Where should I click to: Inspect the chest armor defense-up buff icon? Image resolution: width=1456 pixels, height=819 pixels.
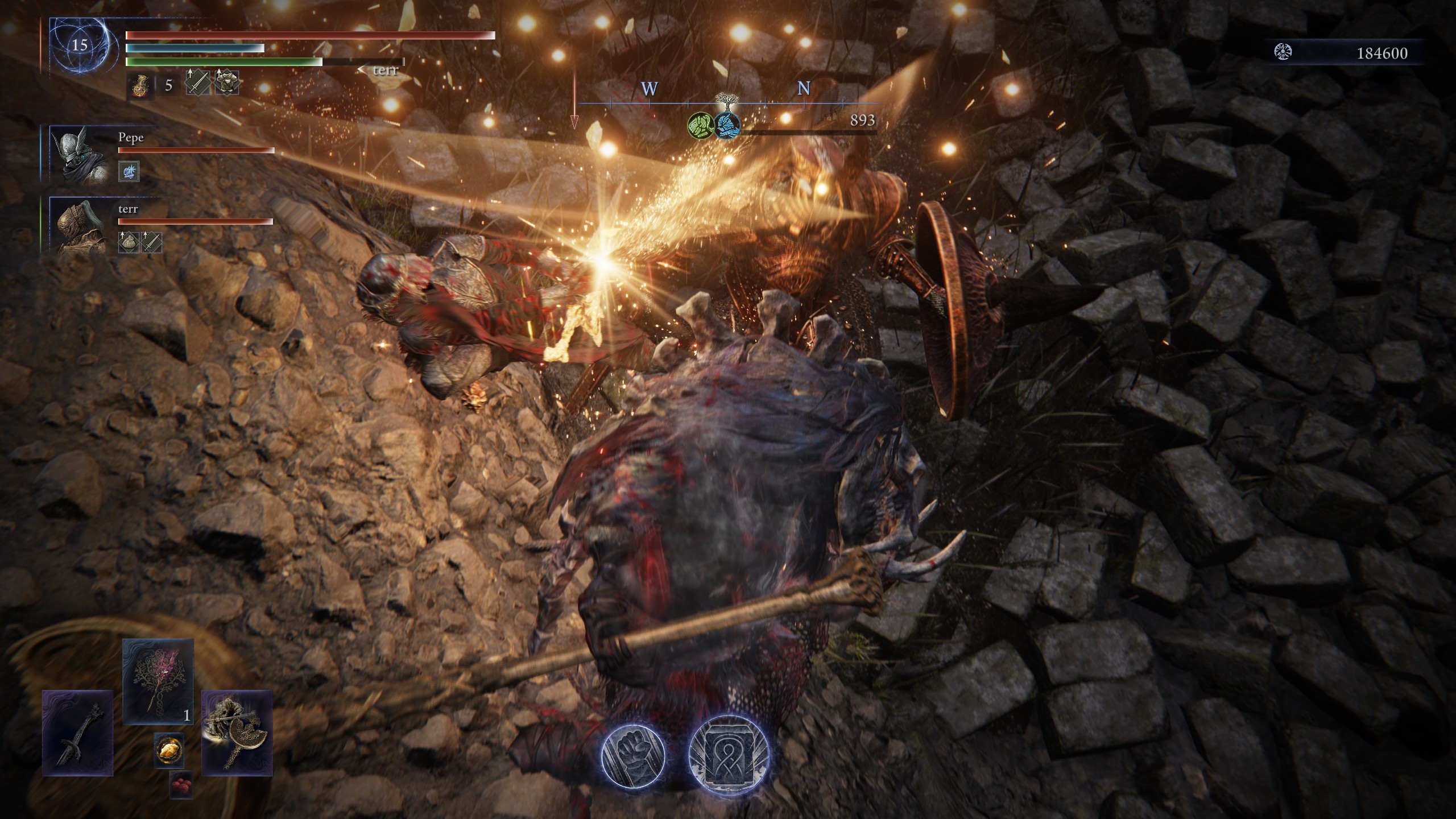coord(226,83)
